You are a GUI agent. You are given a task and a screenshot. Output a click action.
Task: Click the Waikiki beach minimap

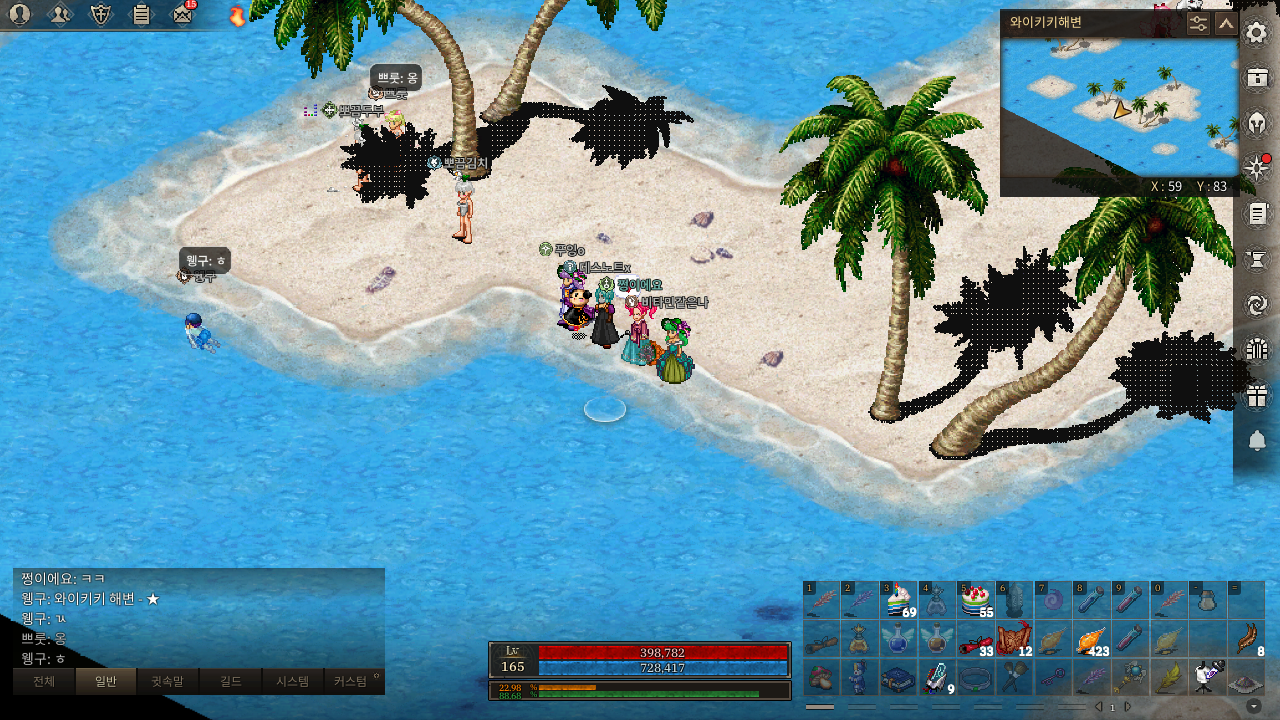[x=1119, y=107]
